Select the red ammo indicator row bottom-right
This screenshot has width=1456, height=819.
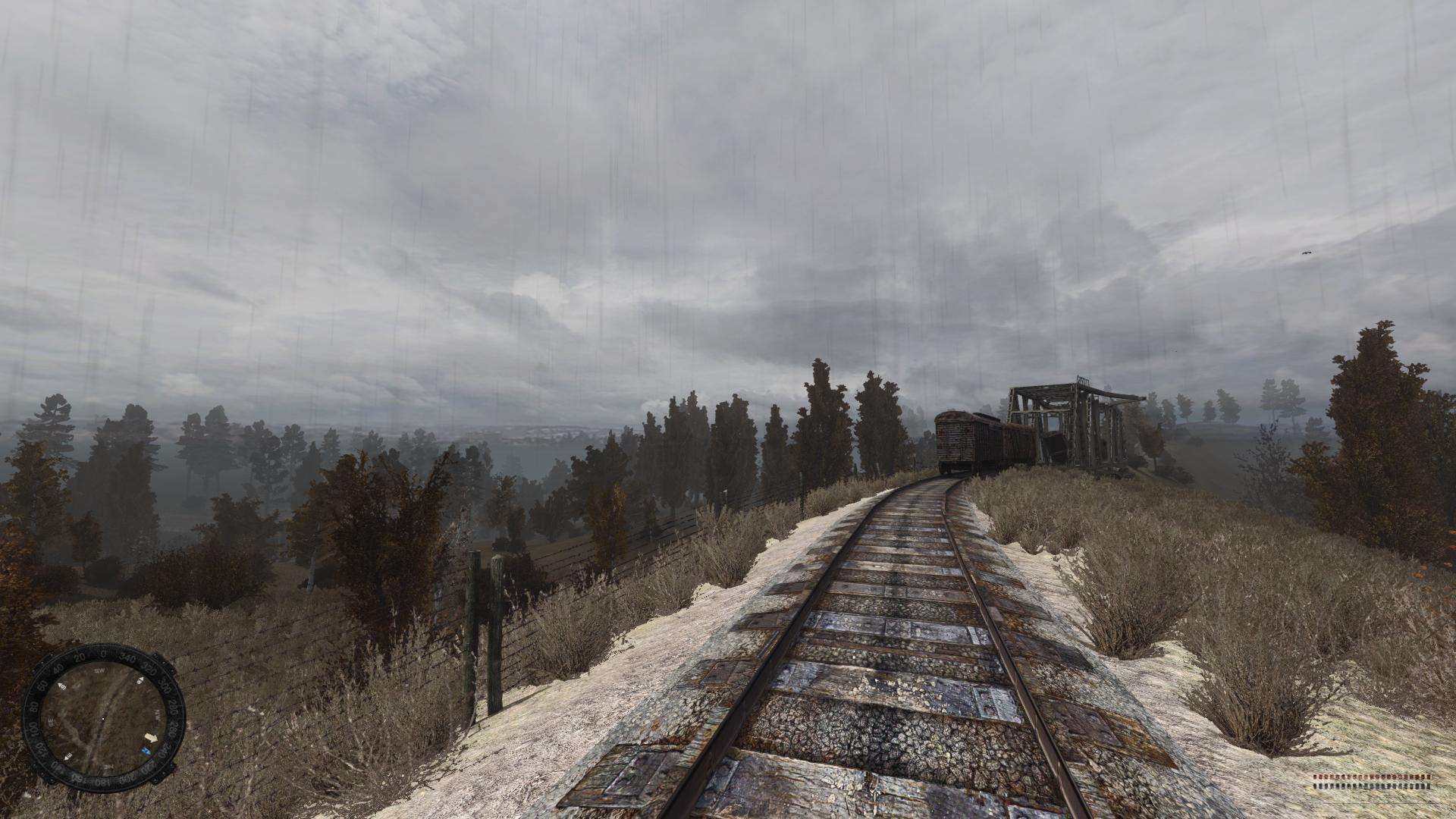pos(1373,777)
